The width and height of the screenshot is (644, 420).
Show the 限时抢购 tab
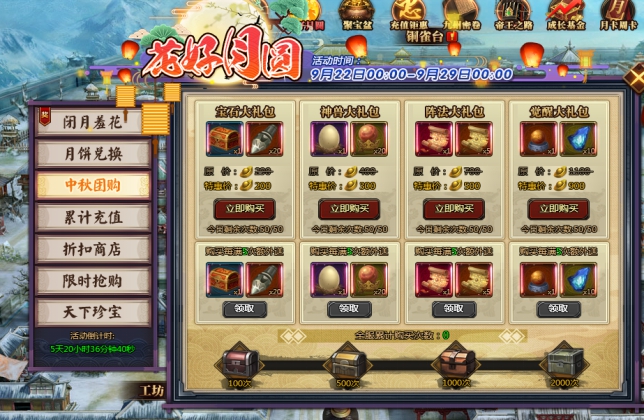coord(93,280)
